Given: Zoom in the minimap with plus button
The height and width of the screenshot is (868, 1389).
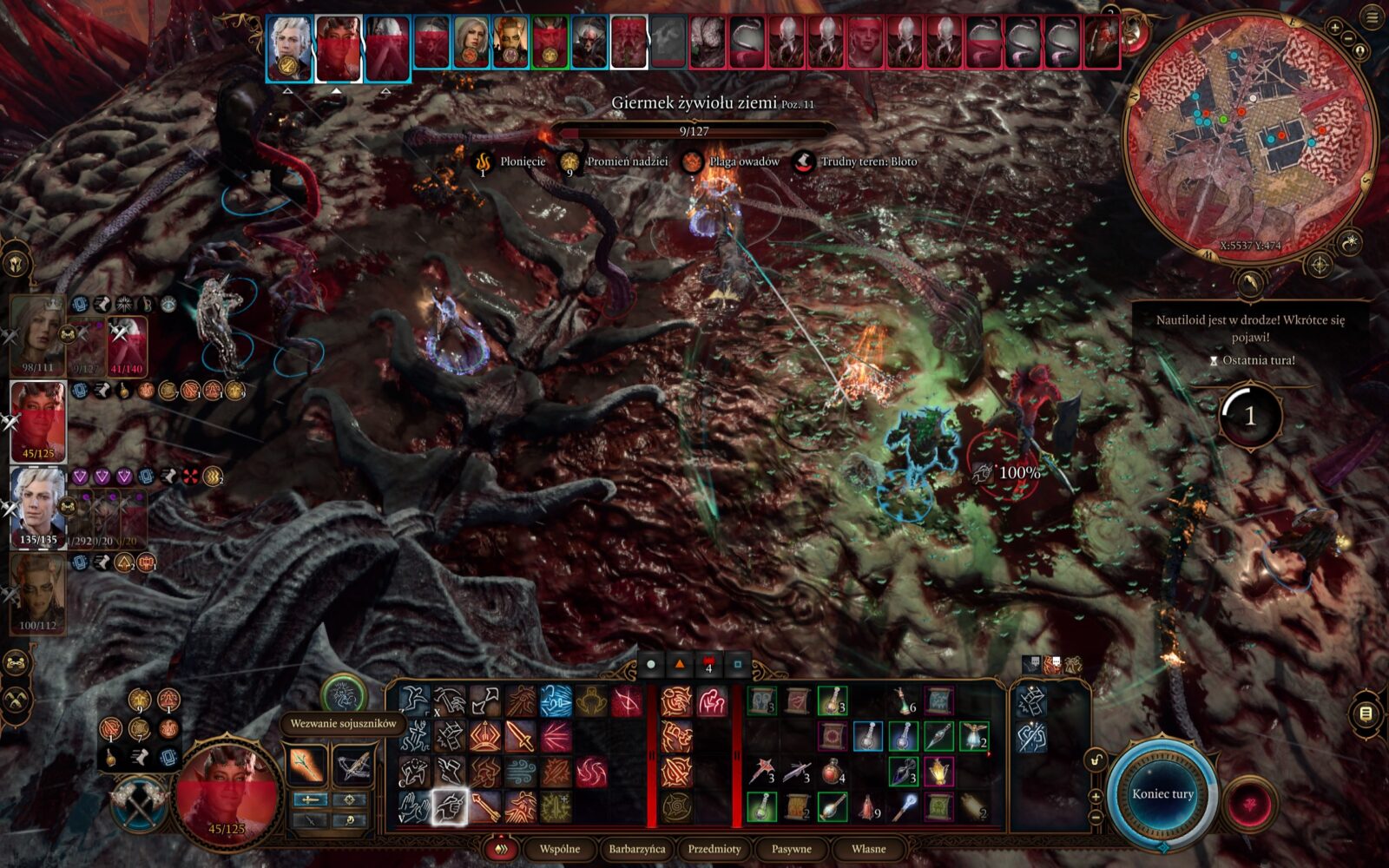Looking at the screenshot, I should [1335, 28].
